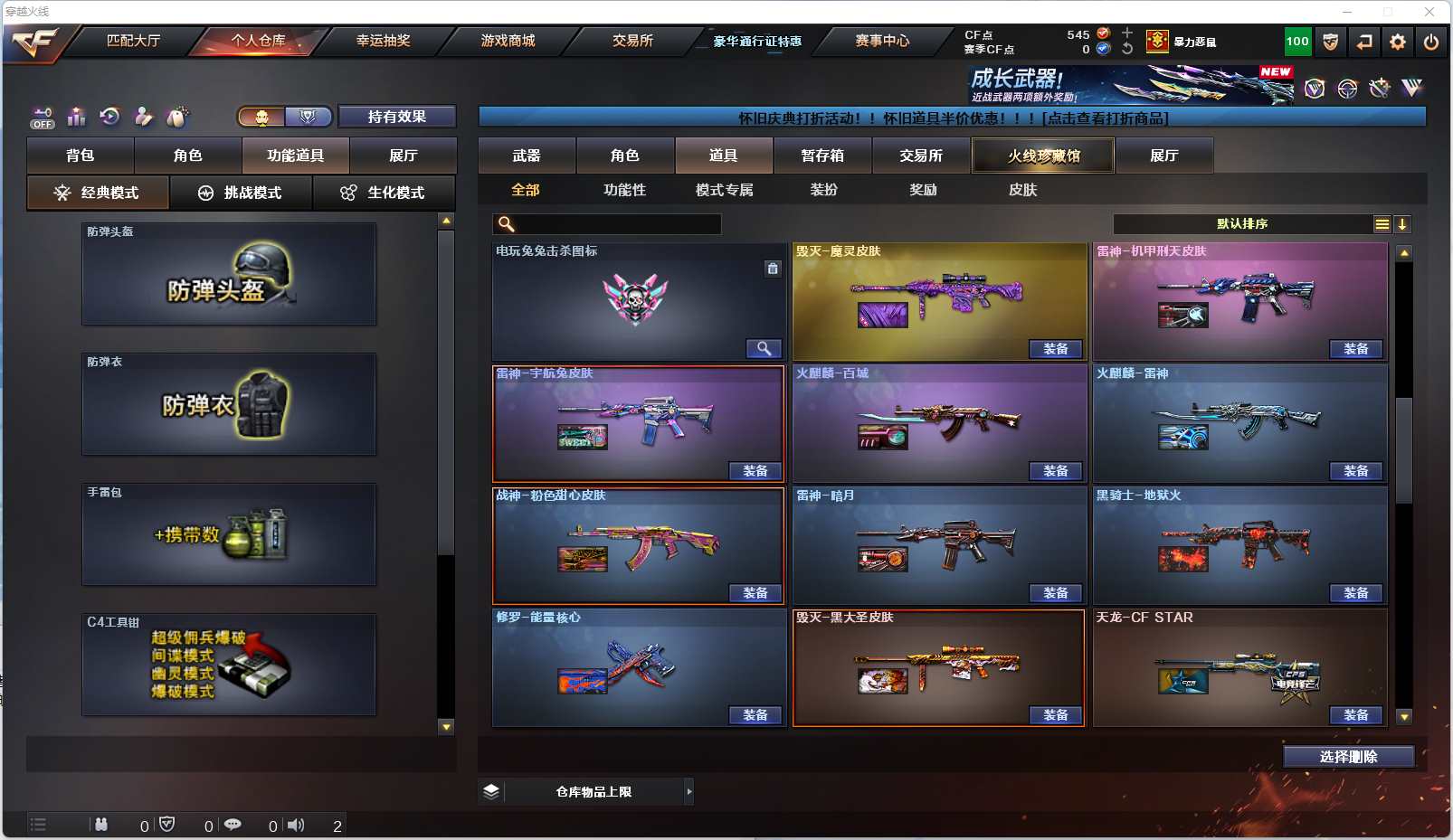The width and height of the screenshot is (1453, 840).
Task: Select the 防弹头盔 helmet item
Action: pyautogui.click(x=229, y=274)
